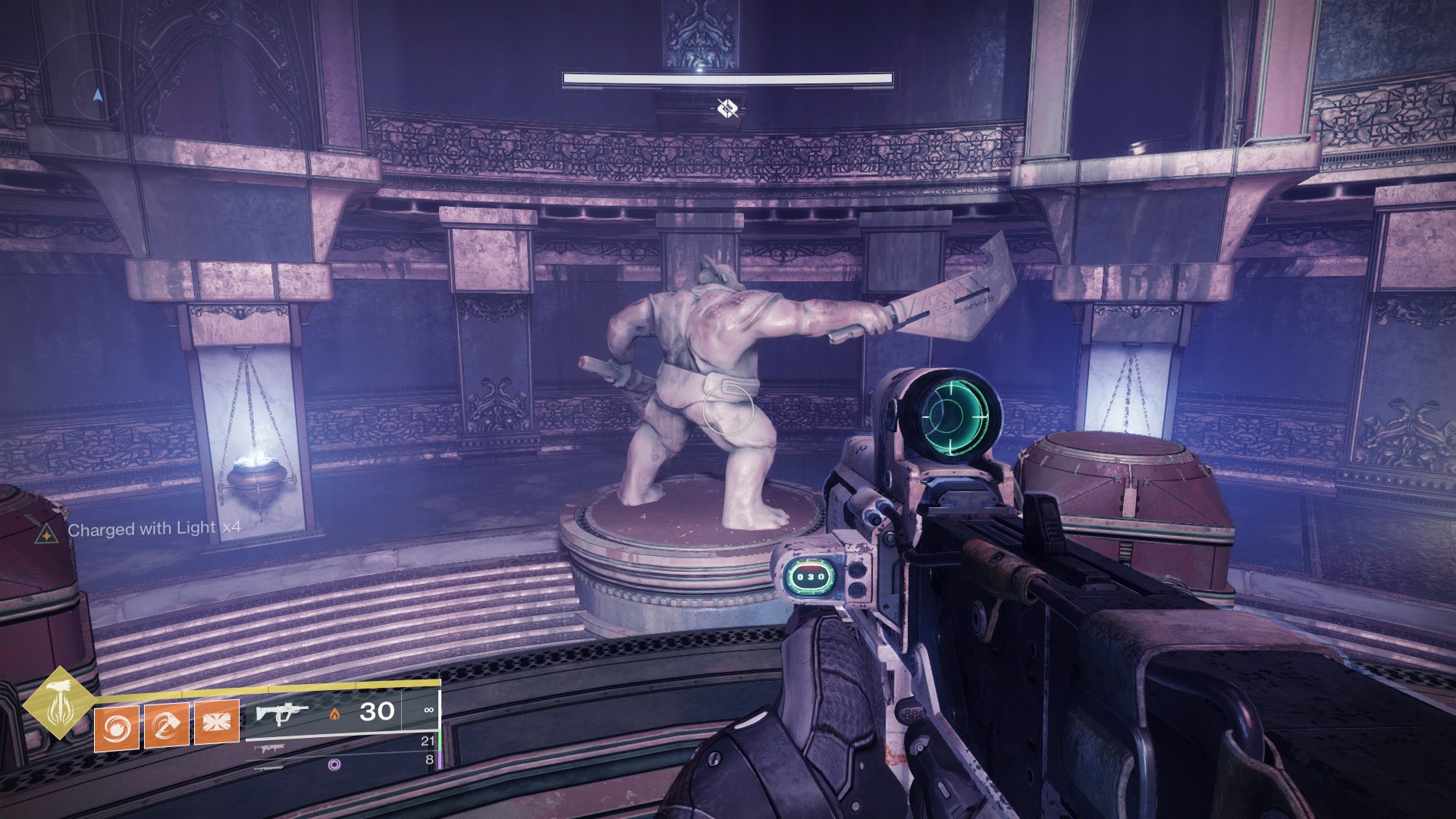1456x819 pixels.
Task: Click the boss marker icon below the bar
Action: click(727, 109)
